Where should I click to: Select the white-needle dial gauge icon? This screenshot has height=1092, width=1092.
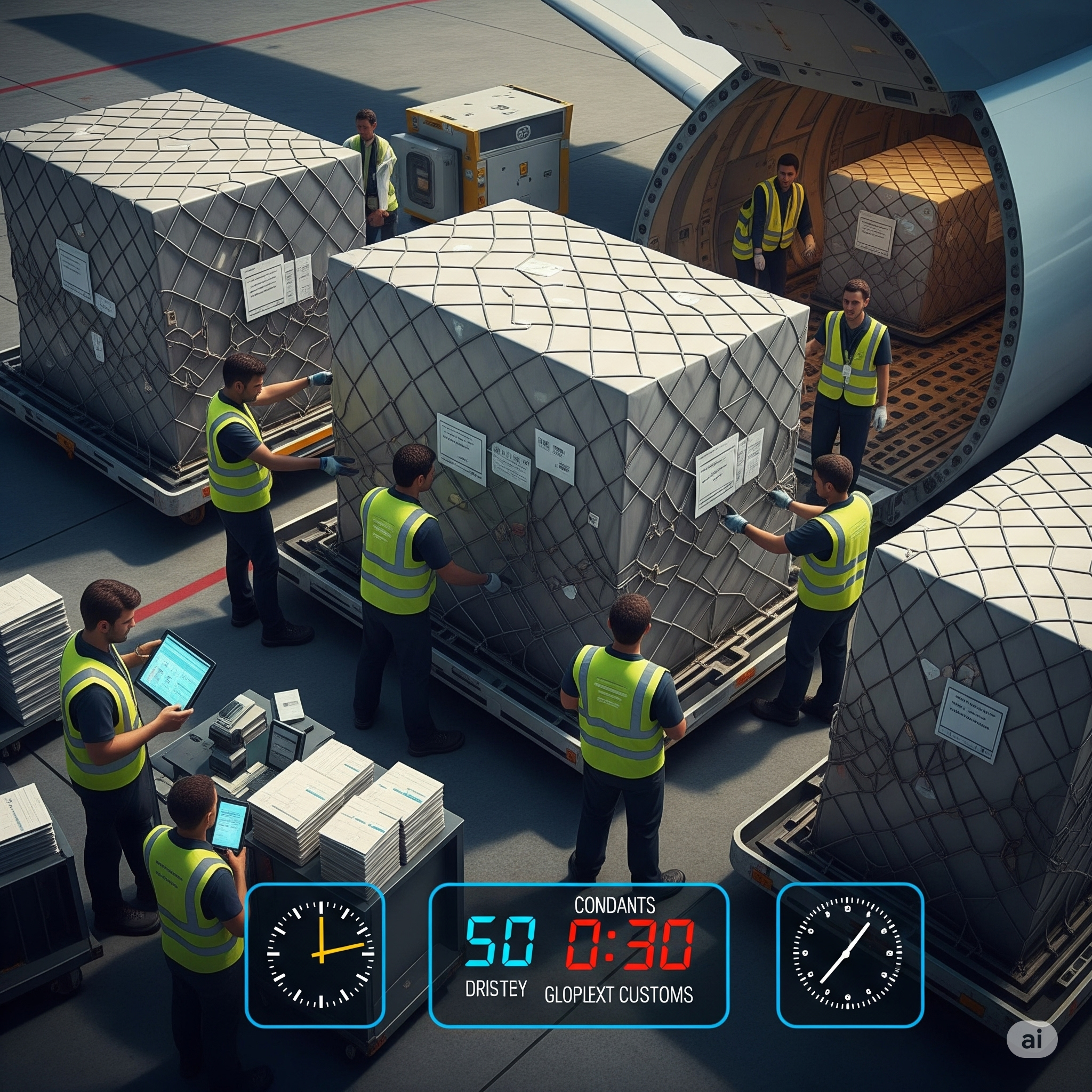(847, 954)
